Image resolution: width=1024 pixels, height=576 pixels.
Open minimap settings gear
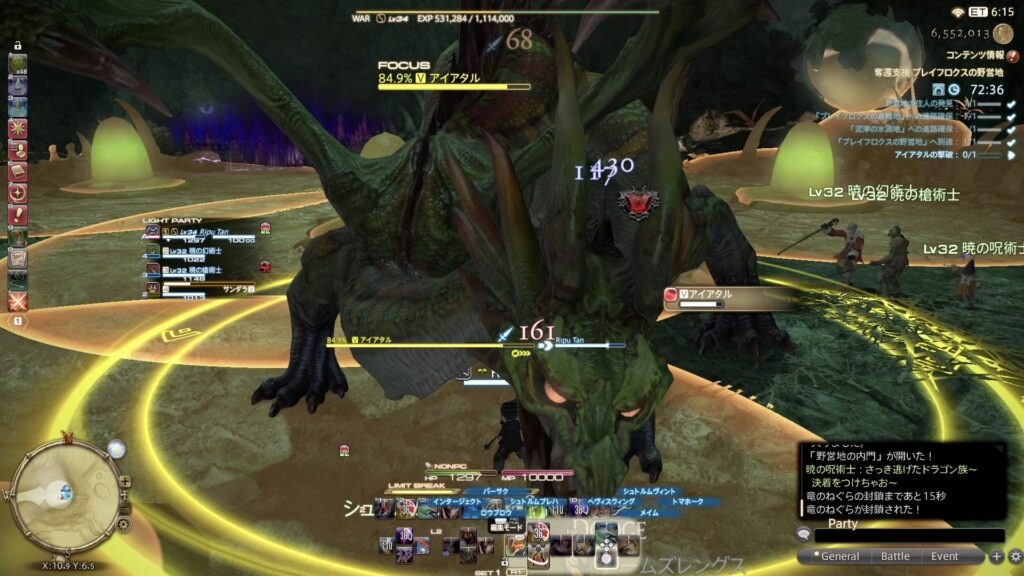[123, 523]
